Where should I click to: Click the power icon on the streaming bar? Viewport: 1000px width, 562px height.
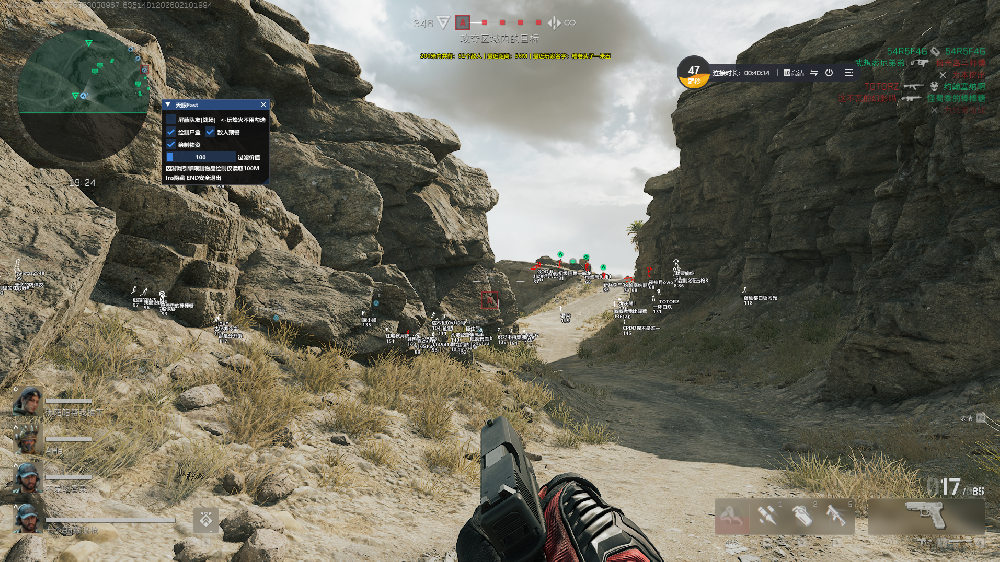tap(829, 72)
